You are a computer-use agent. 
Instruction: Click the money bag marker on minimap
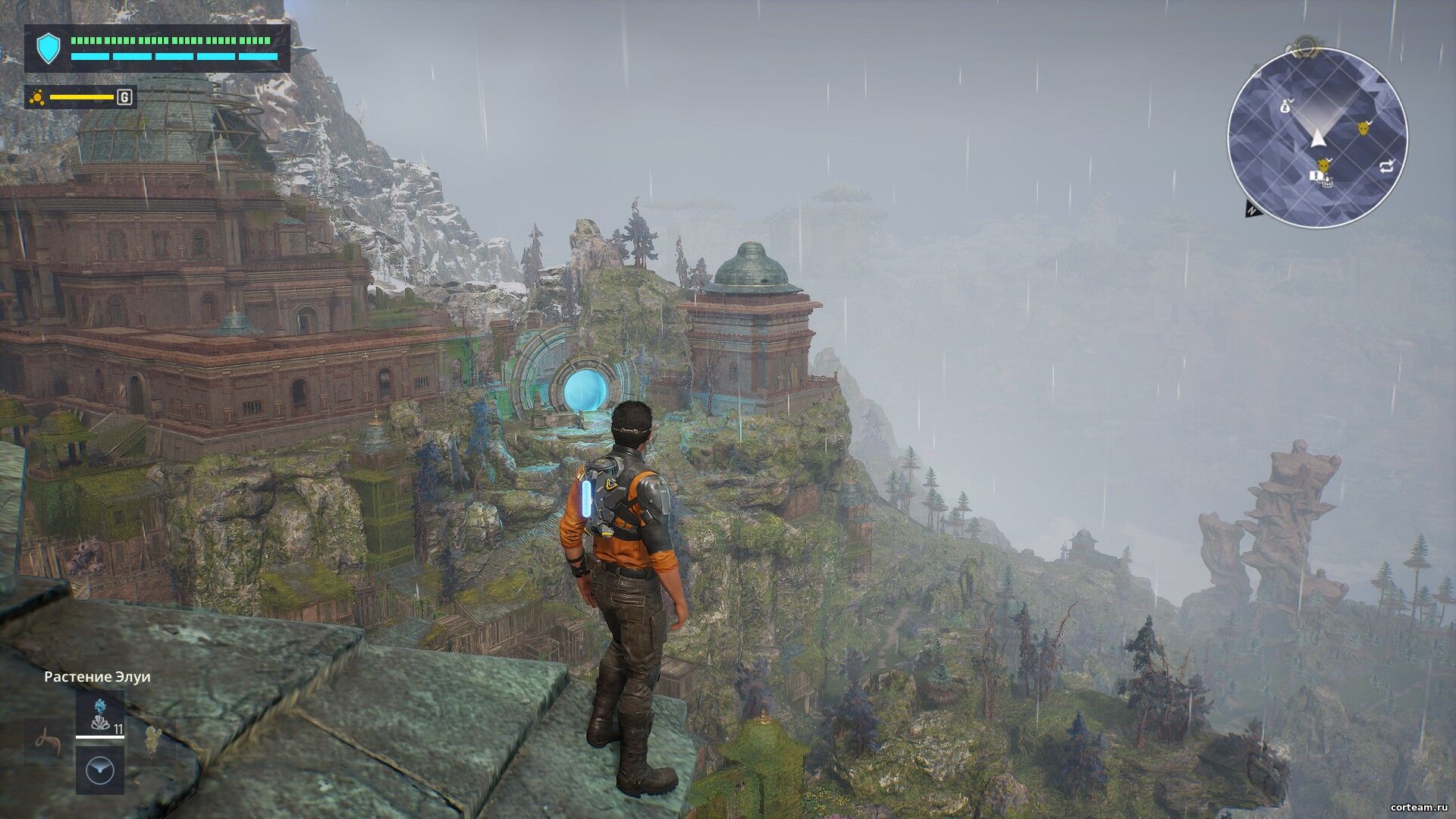click(1286, 105)
